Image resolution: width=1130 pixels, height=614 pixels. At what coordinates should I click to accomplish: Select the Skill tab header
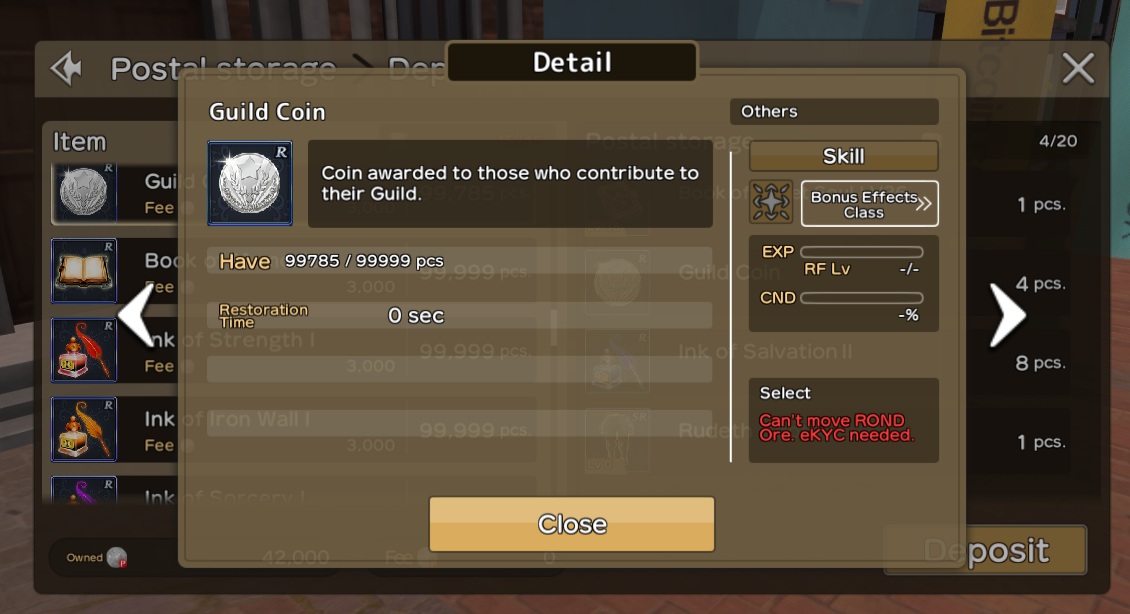point(843,156)
